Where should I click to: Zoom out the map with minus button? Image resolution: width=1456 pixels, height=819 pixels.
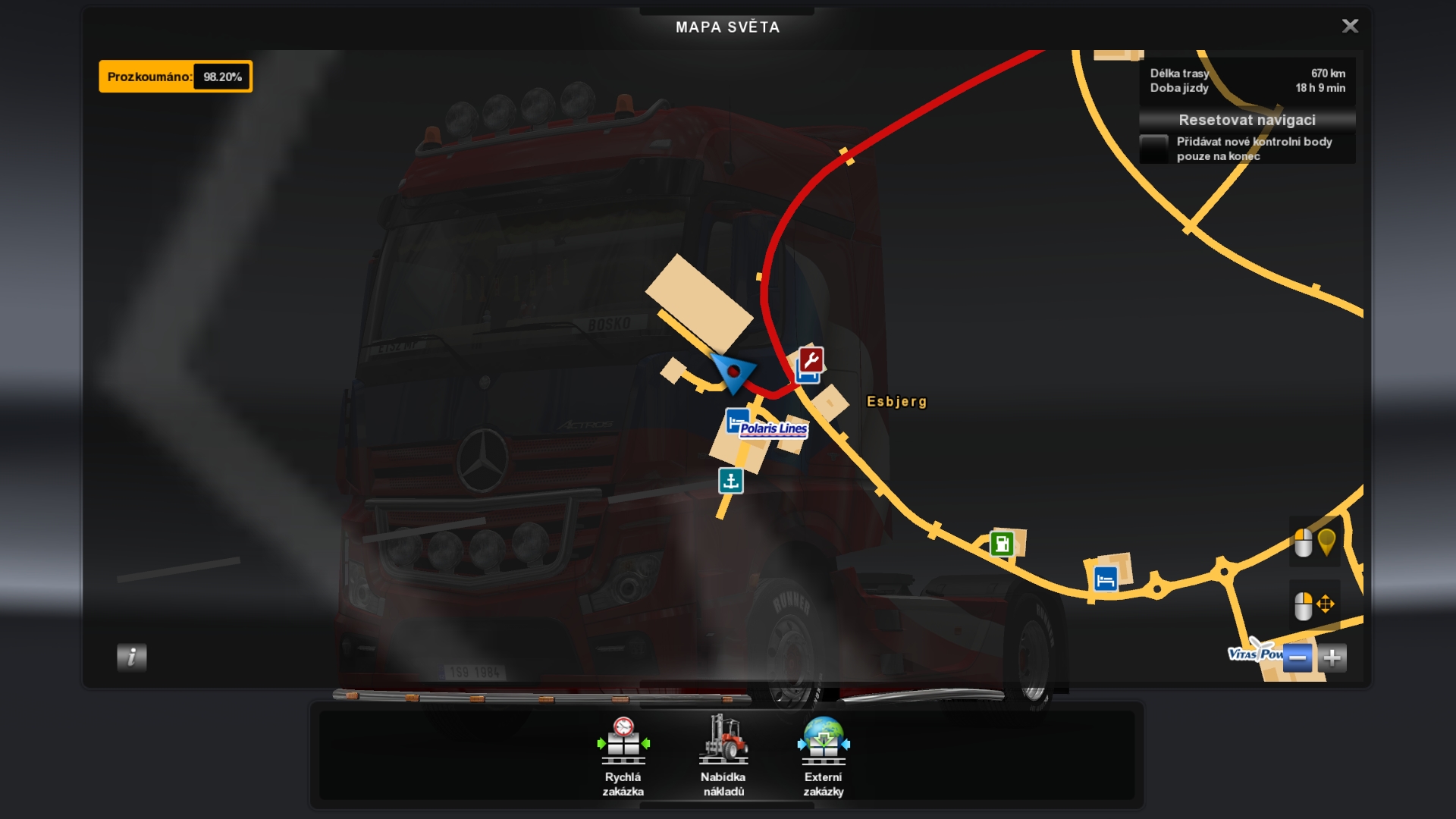click(x=1297, y=657)
